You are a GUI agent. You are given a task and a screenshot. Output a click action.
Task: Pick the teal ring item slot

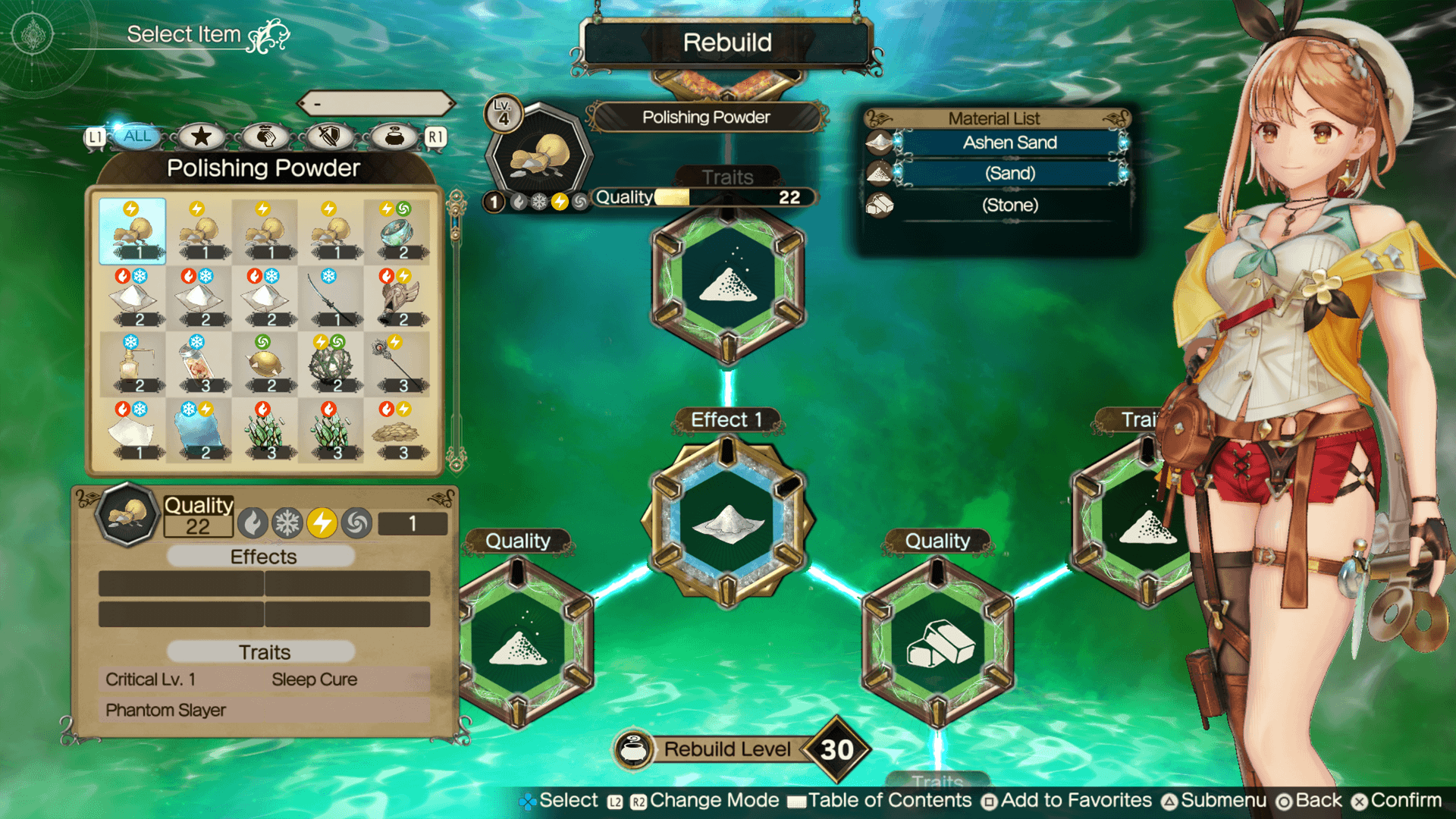tap(397, 231)
